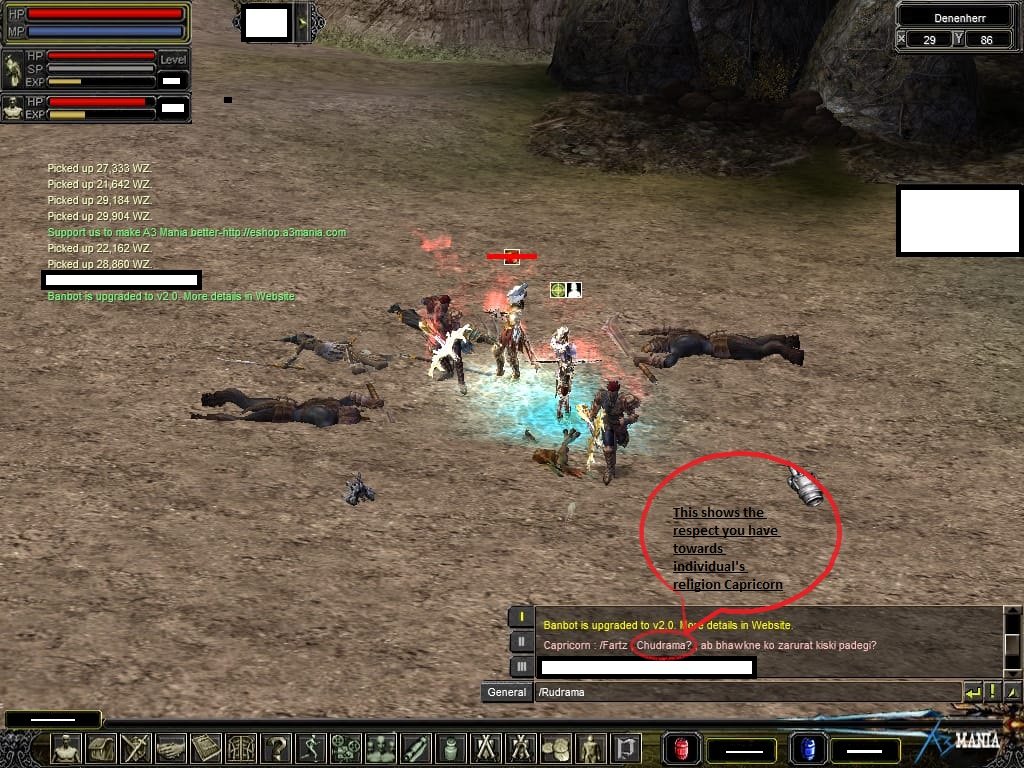Click the arrow button beside top target panel
This screenshot has width=1024, height=768.
(x=303, y=22)
